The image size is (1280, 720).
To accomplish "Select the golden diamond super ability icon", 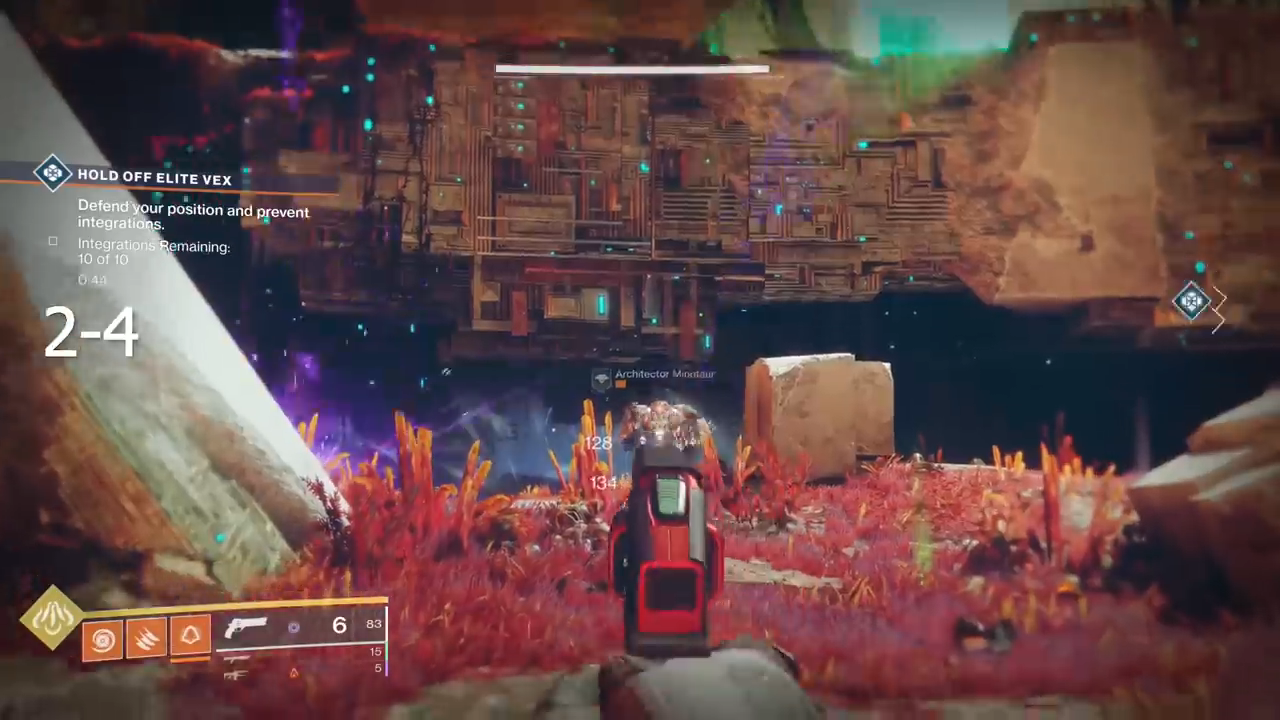I will coord(52,617).
